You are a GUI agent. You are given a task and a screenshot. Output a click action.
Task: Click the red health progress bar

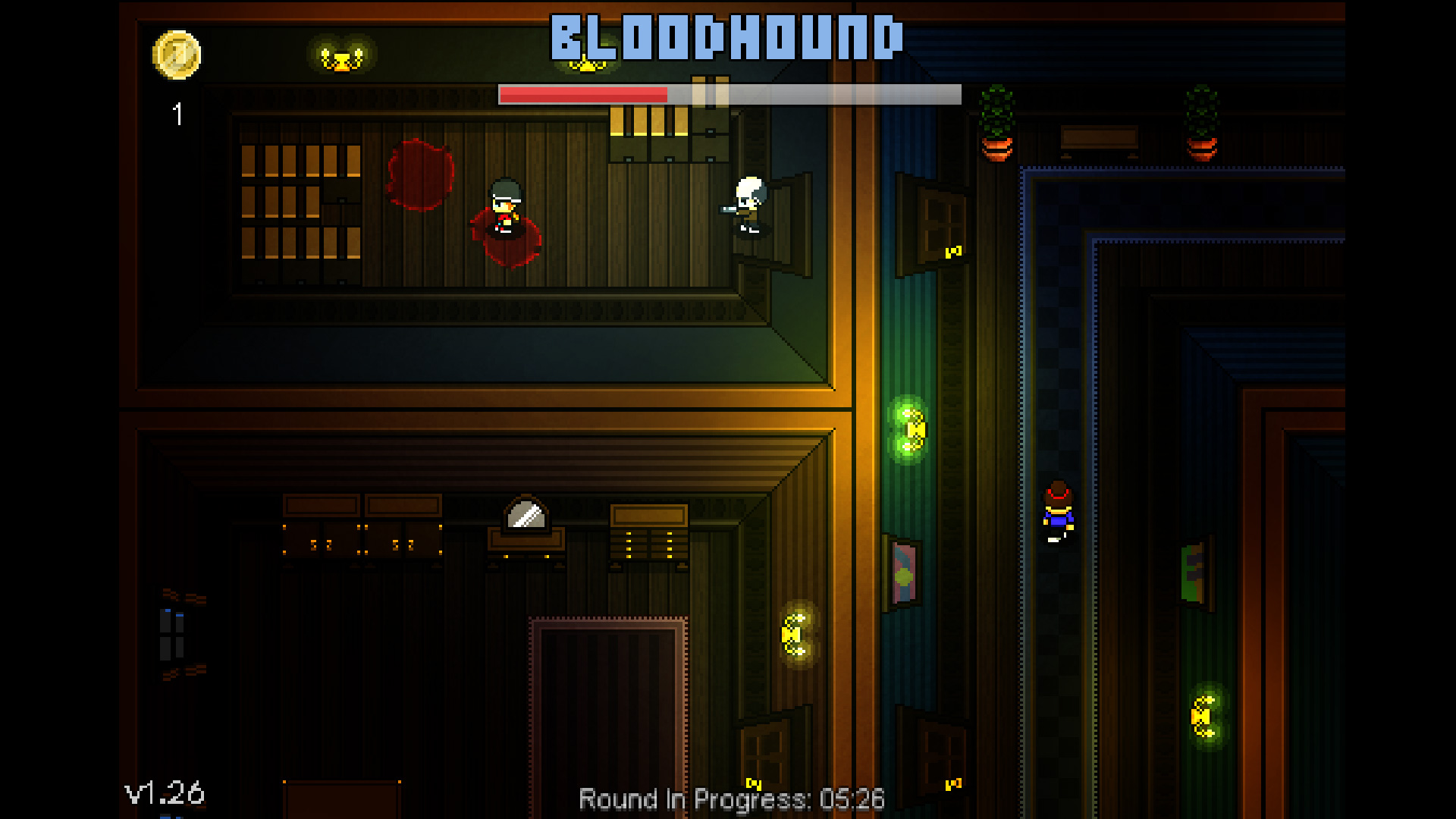584,96
